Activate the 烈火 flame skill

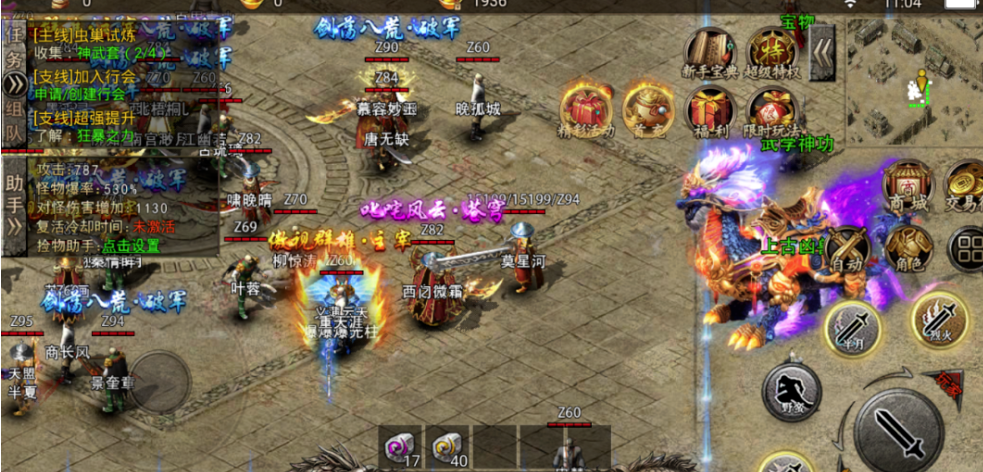click(938, 320)
